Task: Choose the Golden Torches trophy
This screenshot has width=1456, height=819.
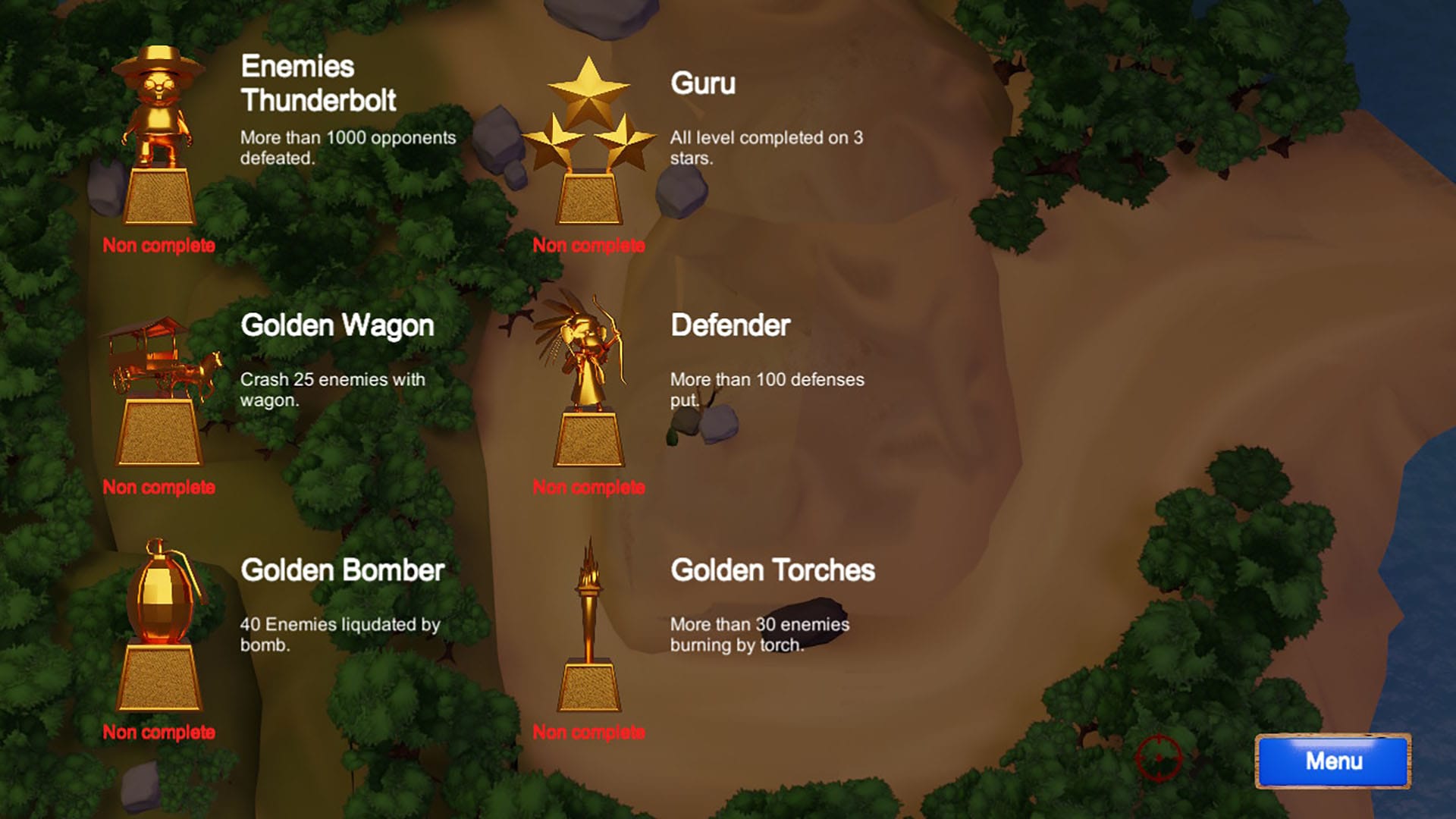Action: [x=588, y=626]
